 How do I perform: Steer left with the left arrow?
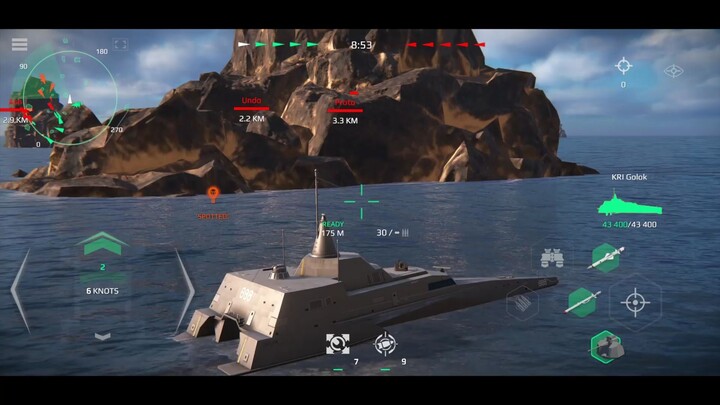point(21,290)
